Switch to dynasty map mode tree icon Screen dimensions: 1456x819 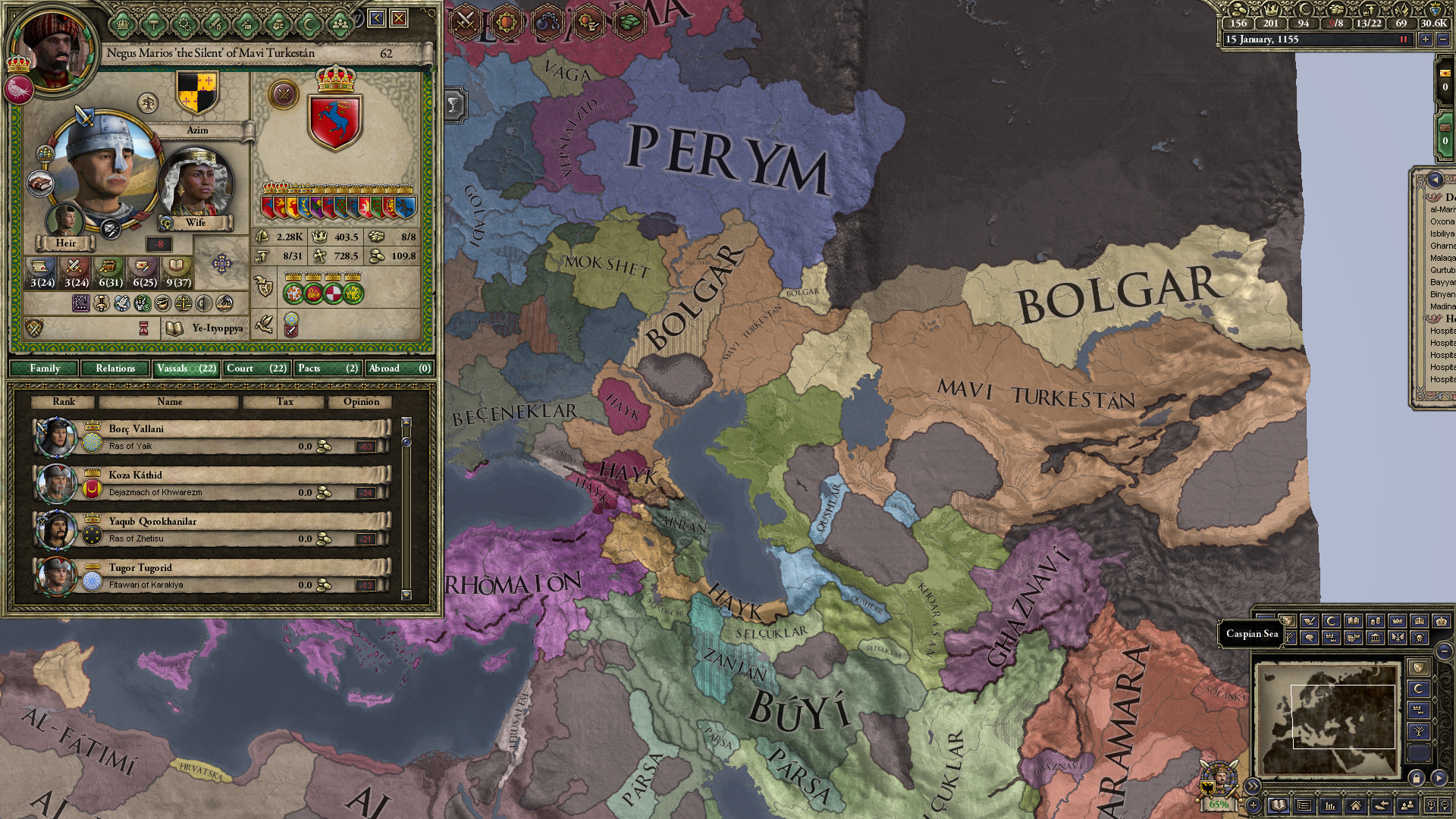pos(1289,638)
